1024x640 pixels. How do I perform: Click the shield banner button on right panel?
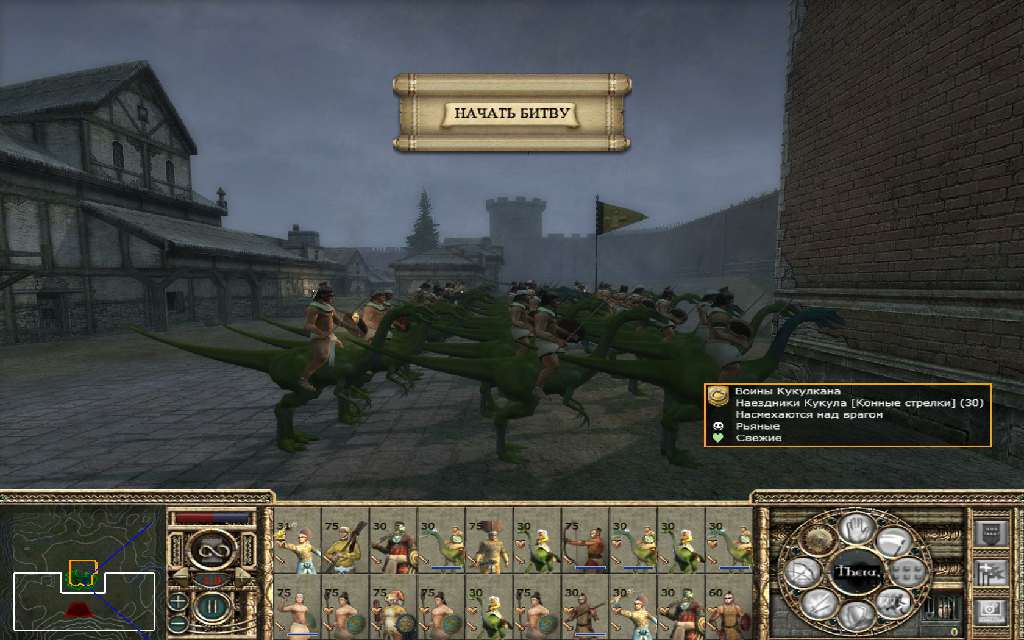coord(988,533)
